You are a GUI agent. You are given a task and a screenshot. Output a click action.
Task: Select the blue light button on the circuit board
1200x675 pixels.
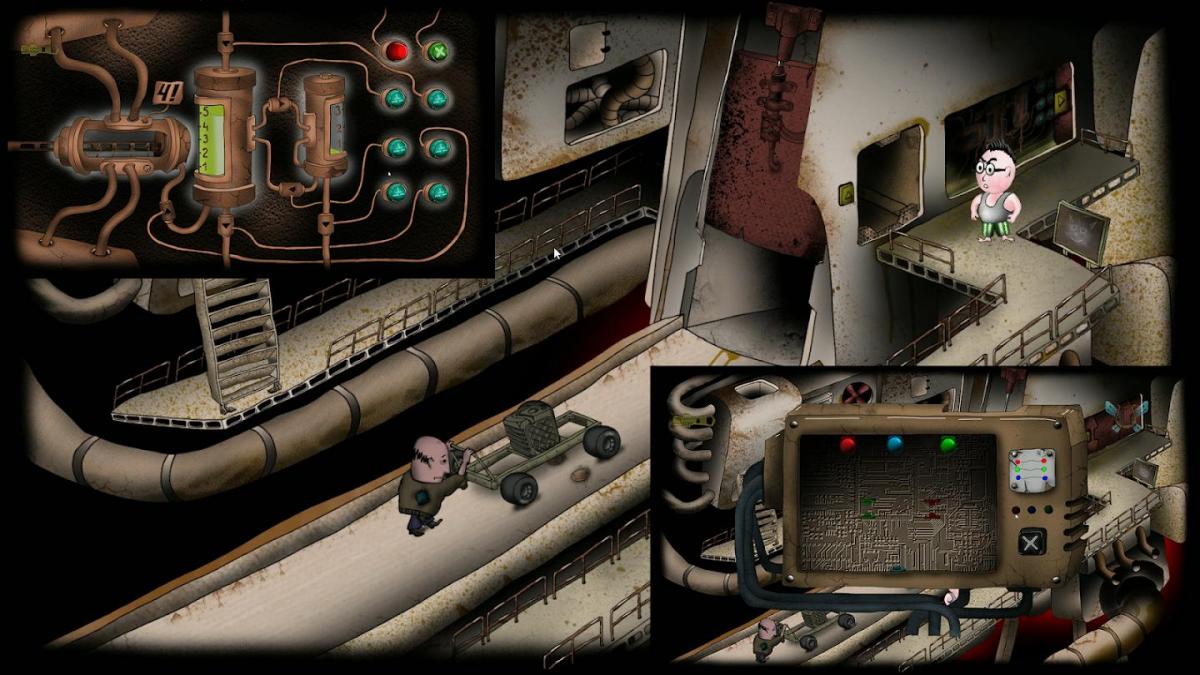[x=893, y=445]
